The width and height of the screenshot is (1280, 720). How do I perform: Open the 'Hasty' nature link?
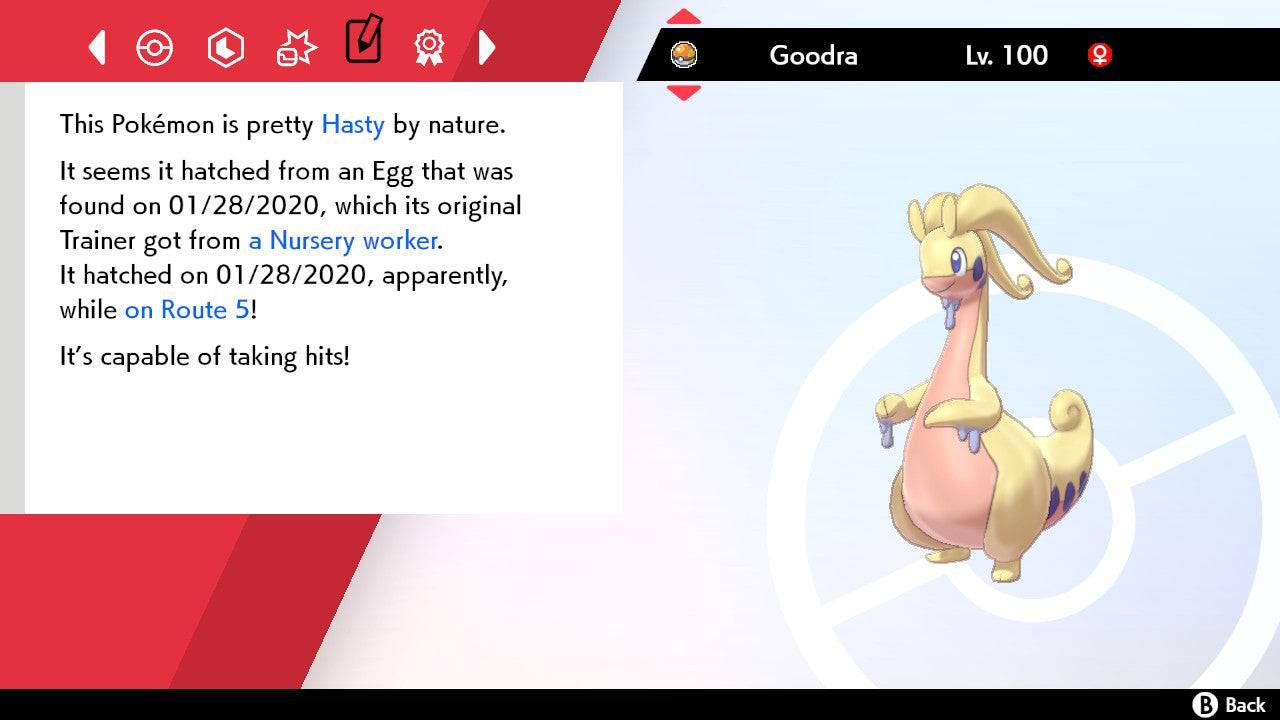point(351,124)
